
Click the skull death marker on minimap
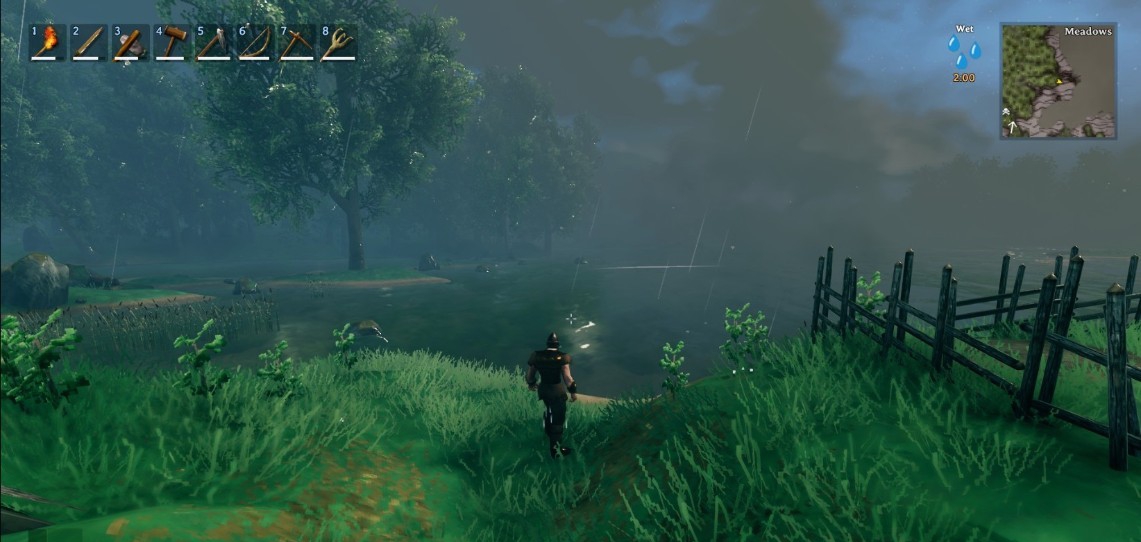[x=1006, y=112]
